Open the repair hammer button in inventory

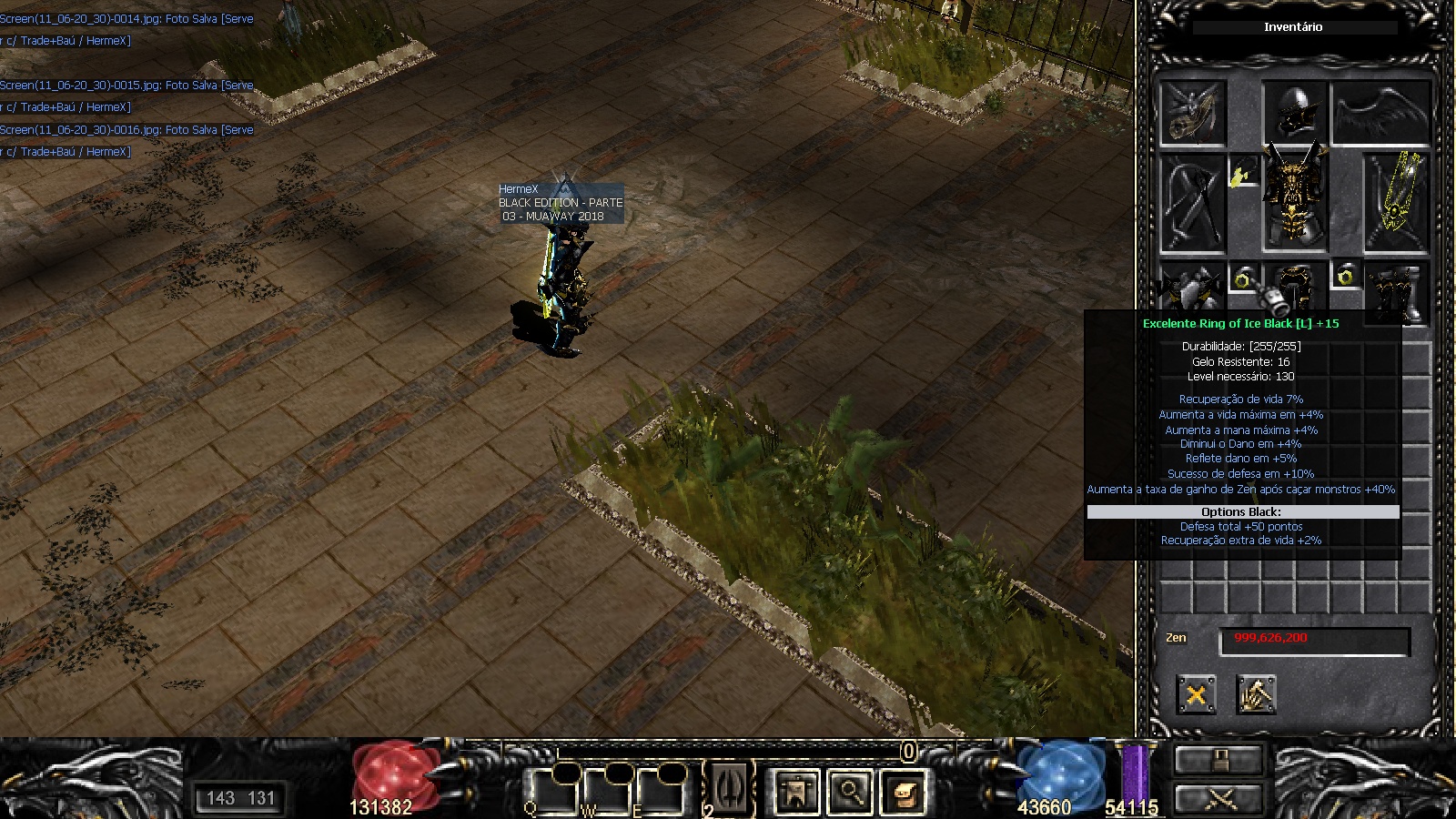click(1256, 695)
